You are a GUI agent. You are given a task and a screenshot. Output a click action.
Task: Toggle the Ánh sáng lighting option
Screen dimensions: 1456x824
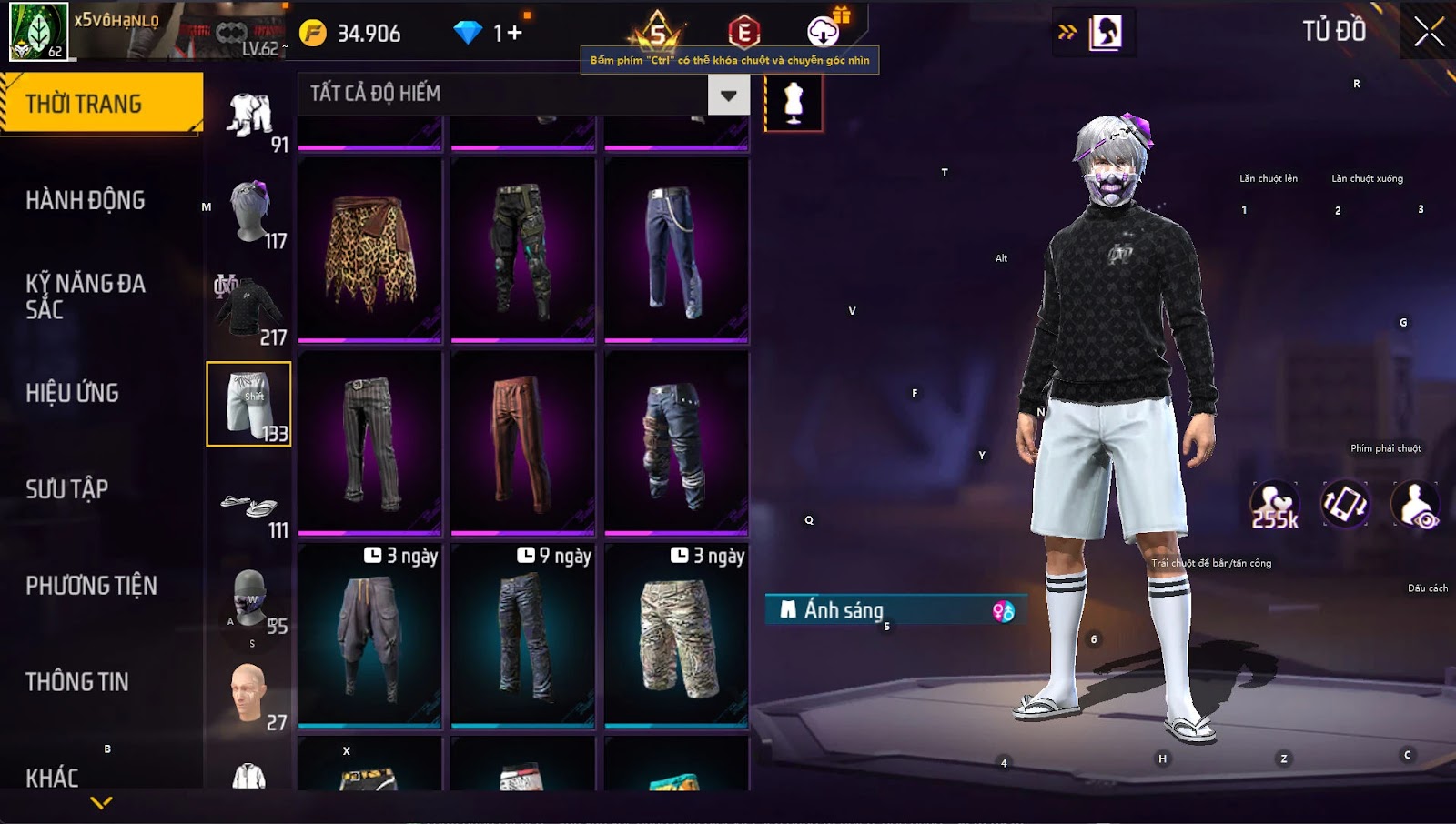pos(896,610)
